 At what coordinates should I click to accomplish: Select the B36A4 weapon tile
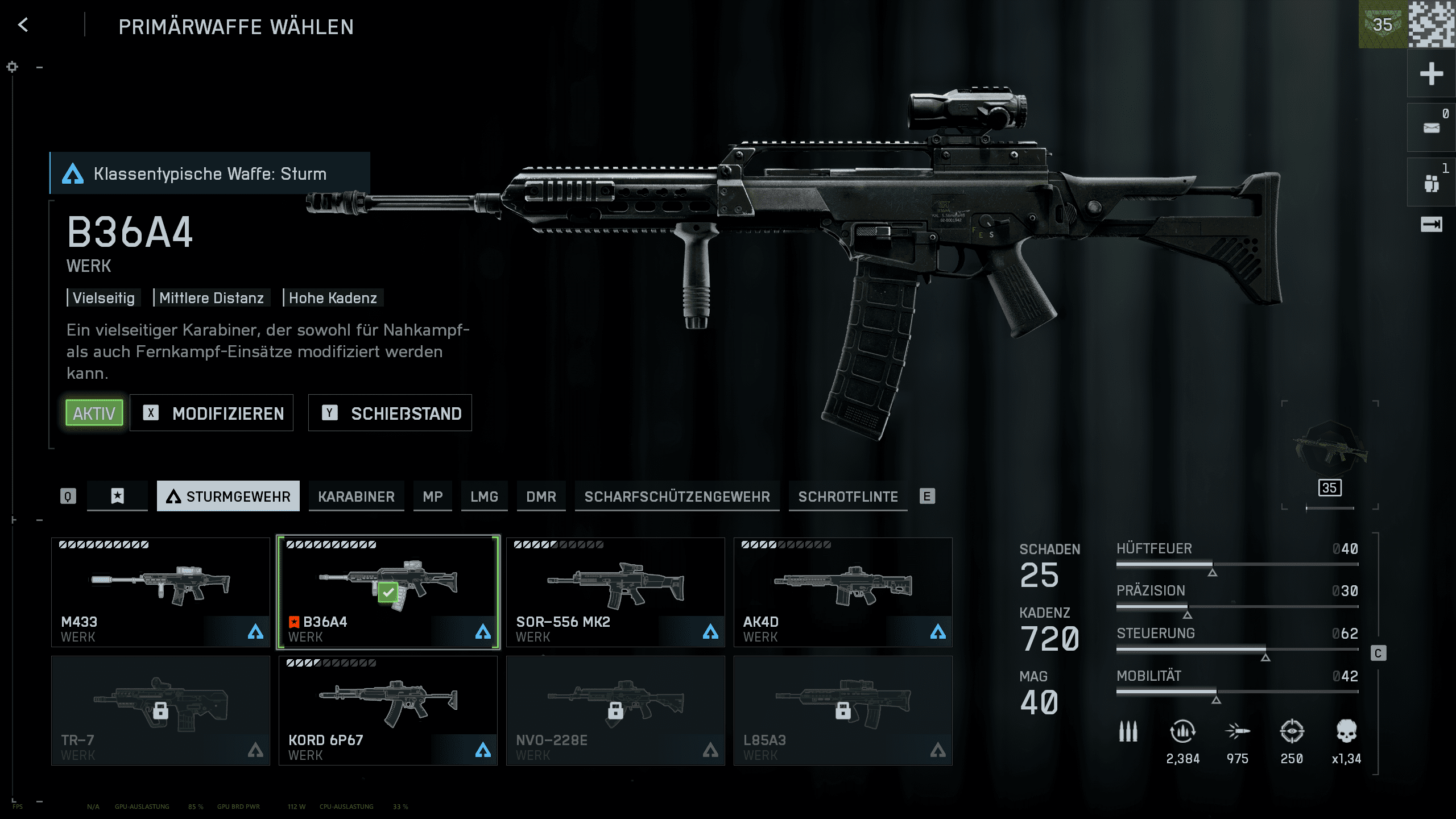pyautogui.click(x=388, y=591)
